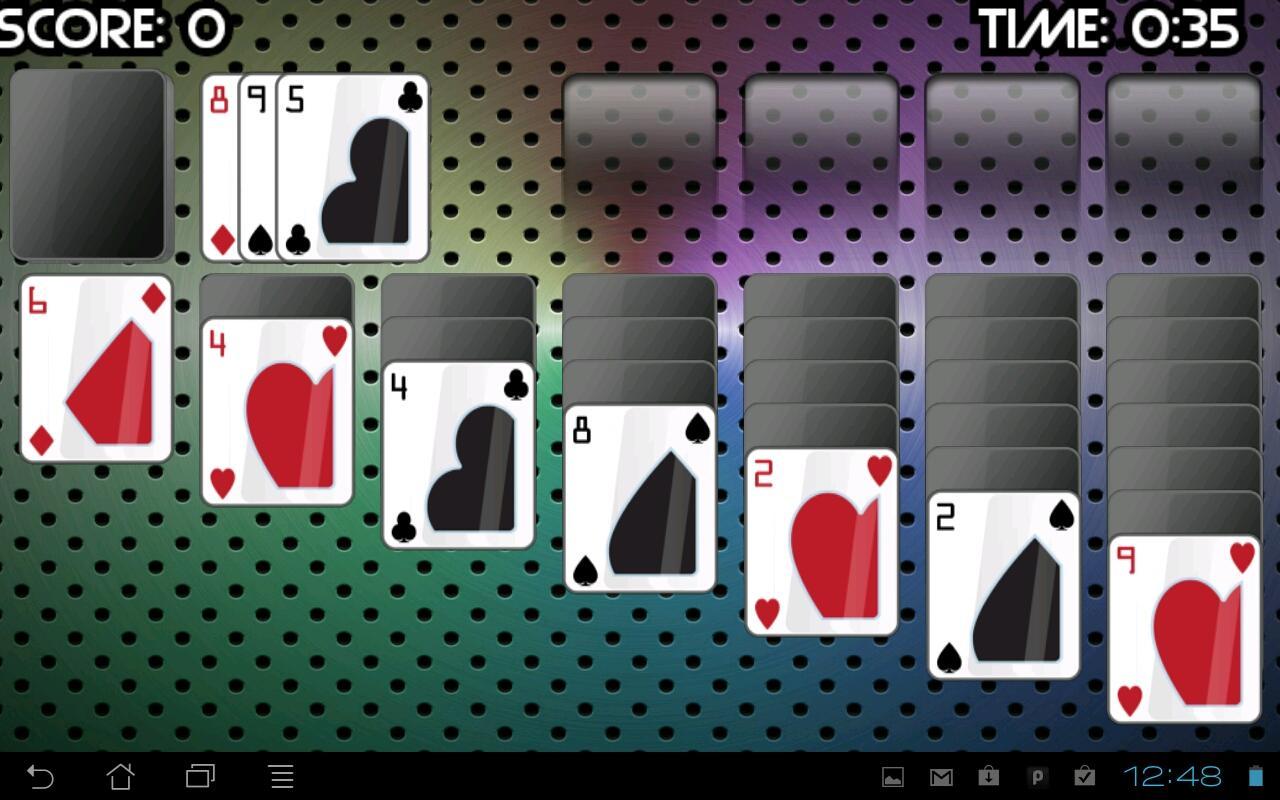Viewport: 1280px width, 800px height.
Task: Open recent apps switcher
Action: (200, 777)
